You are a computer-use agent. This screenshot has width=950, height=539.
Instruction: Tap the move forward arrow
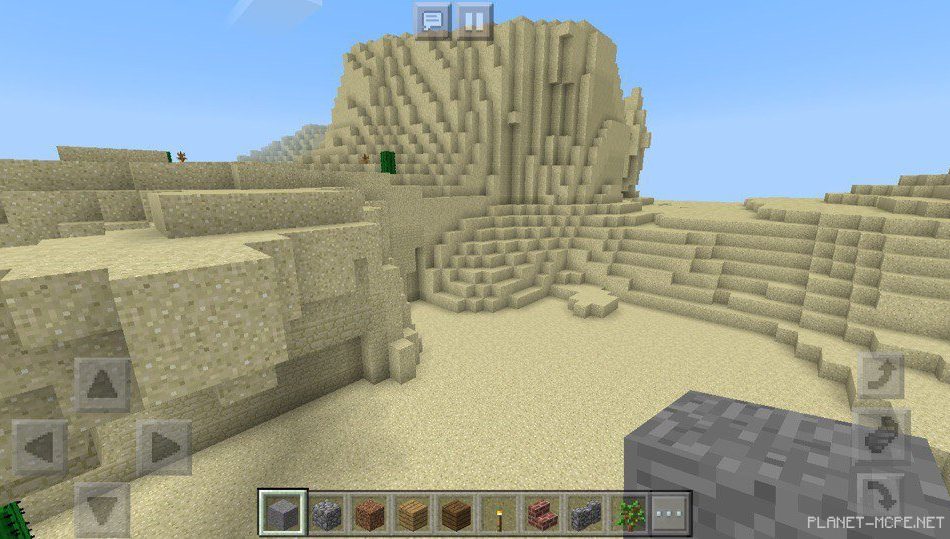click(103, 386)
